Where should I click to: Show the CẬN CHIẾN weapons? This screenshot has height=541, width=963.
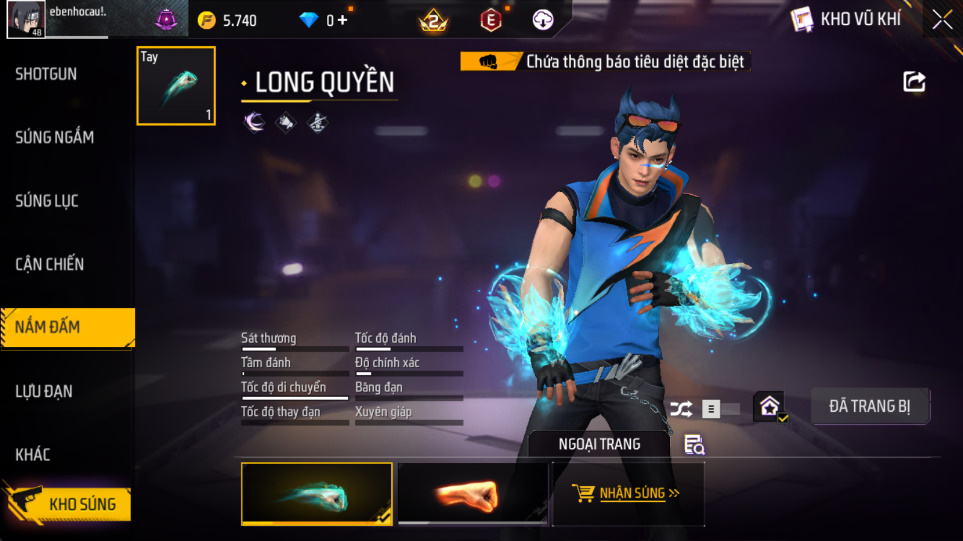pyautogui.click(x=50, y=264)
